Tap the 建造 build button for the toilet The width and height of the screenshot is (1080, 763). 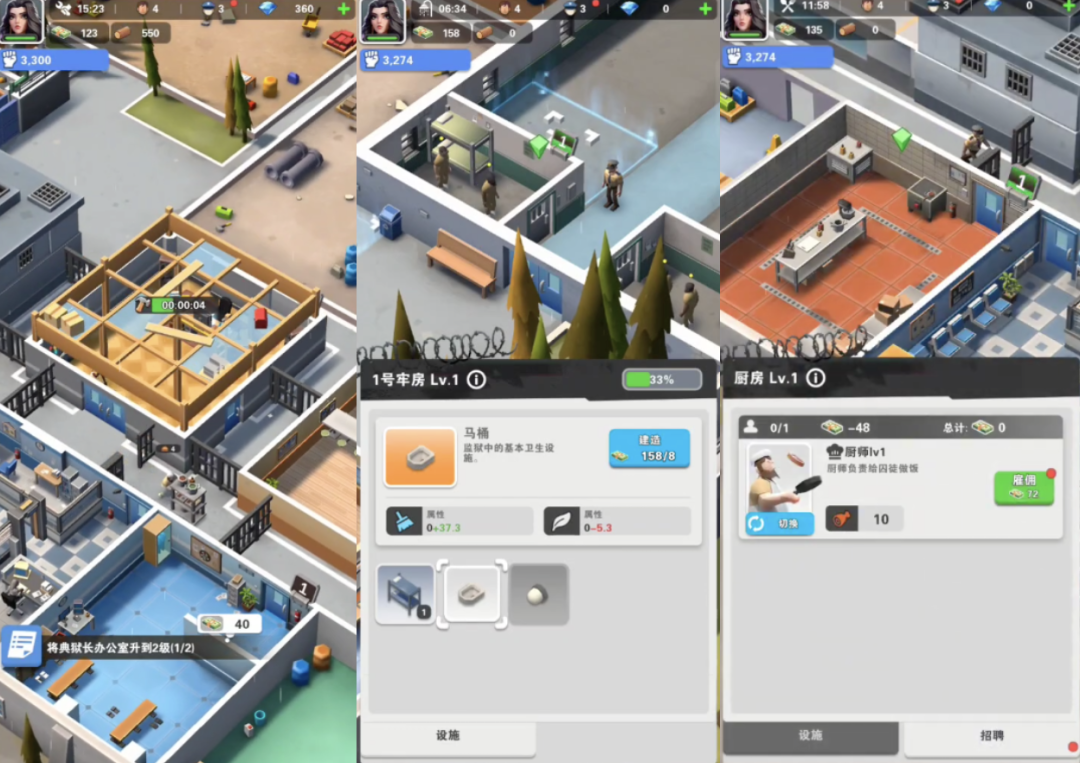649,448
